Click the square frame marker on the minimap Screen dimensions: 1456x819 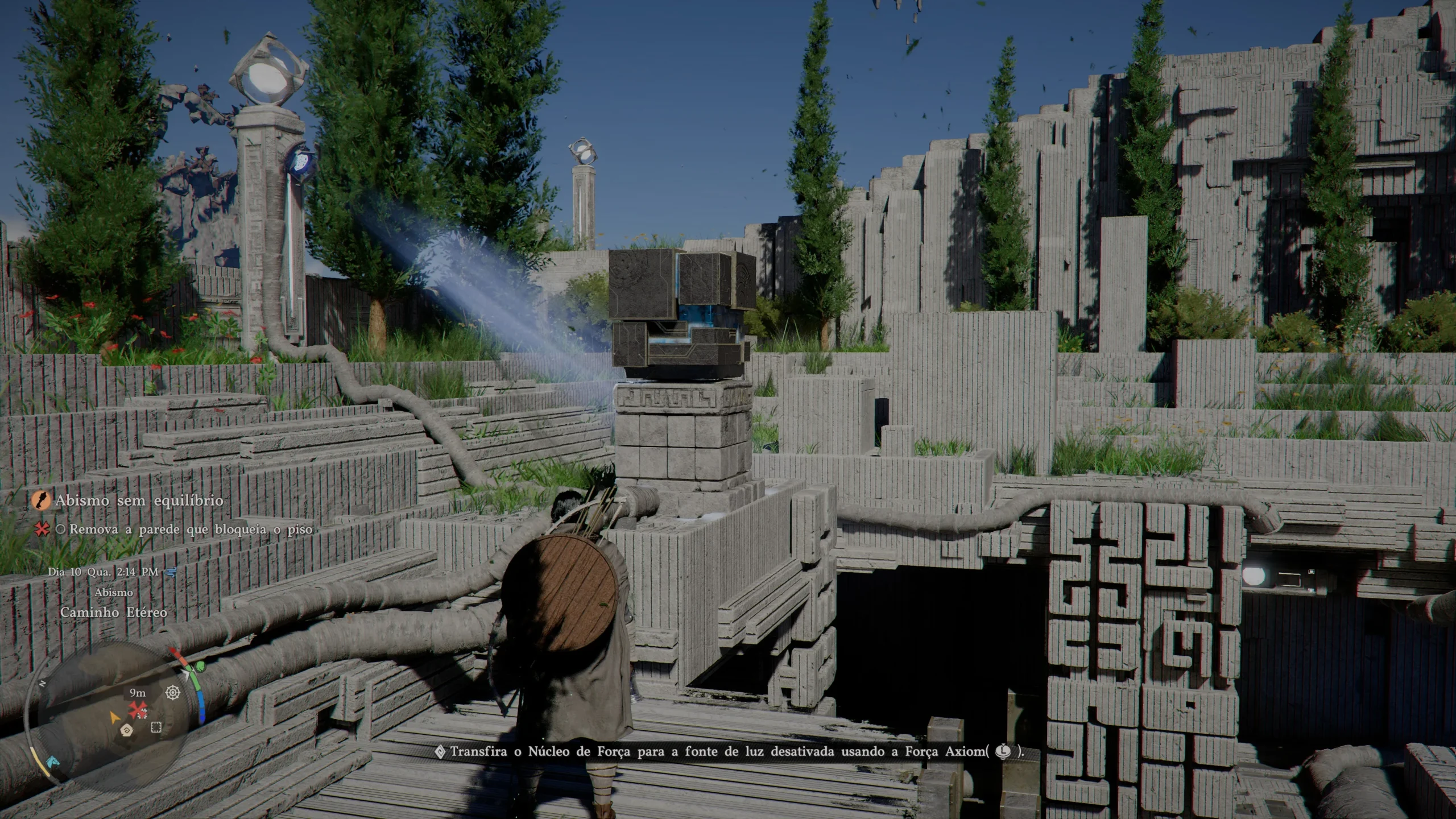156,727
